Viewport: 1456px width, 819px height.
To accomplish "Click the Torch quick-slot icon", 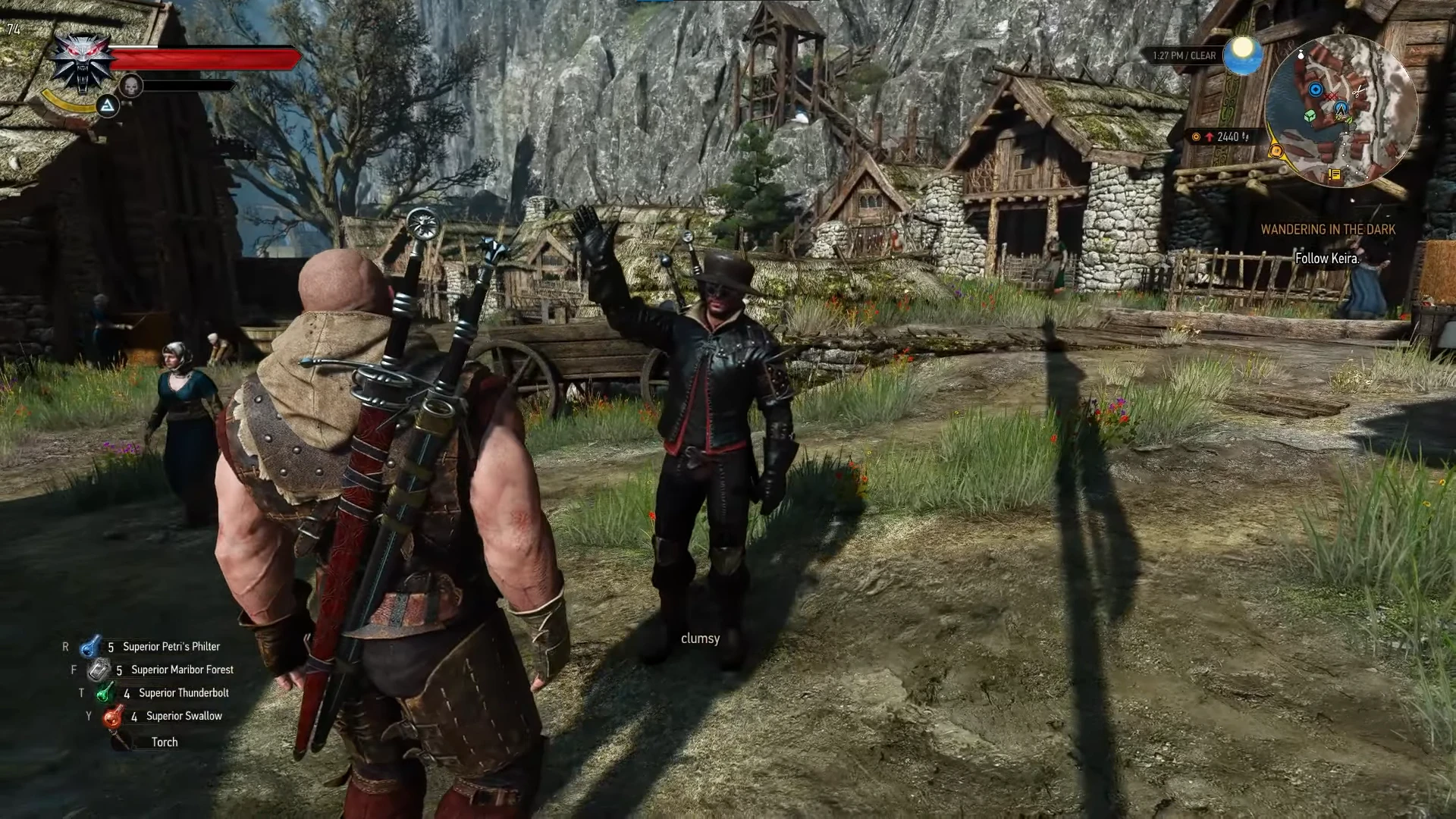I will tap(119, 742).
